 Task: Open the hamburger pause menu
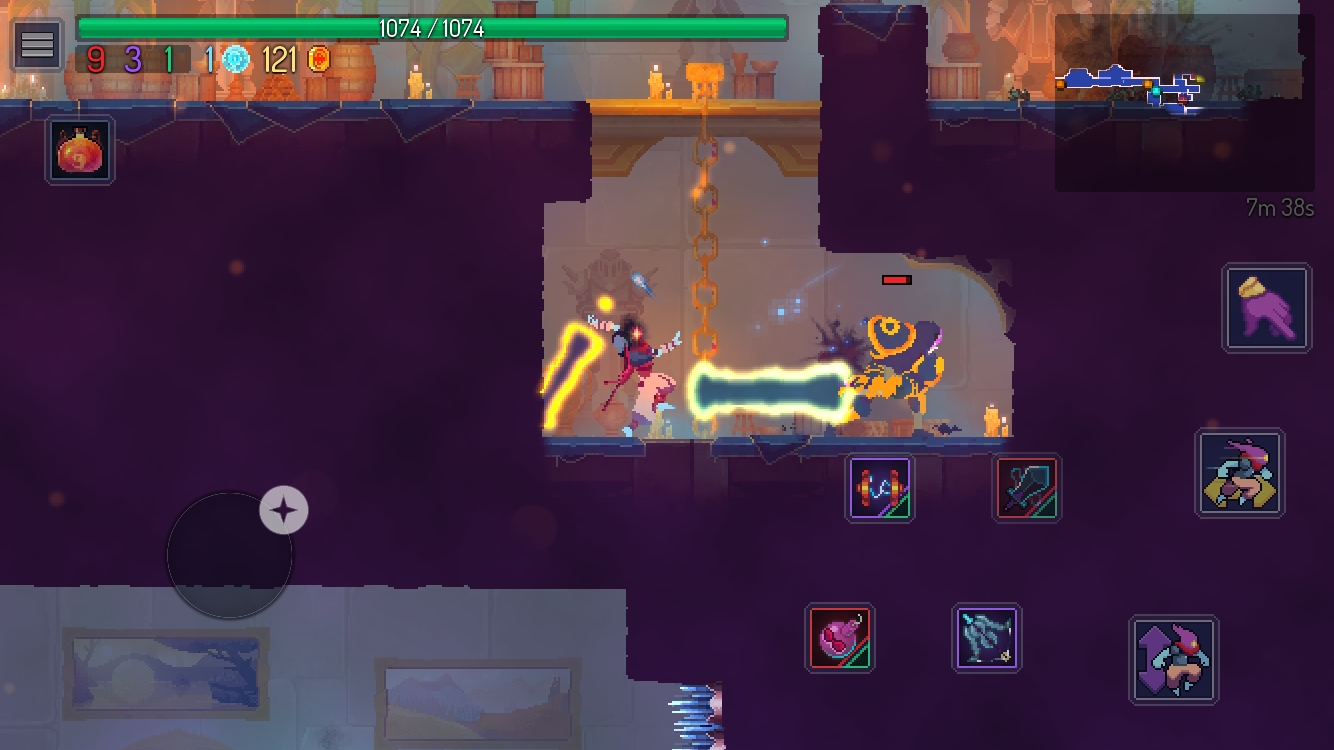pyautogui.click(x=37, y=44)
